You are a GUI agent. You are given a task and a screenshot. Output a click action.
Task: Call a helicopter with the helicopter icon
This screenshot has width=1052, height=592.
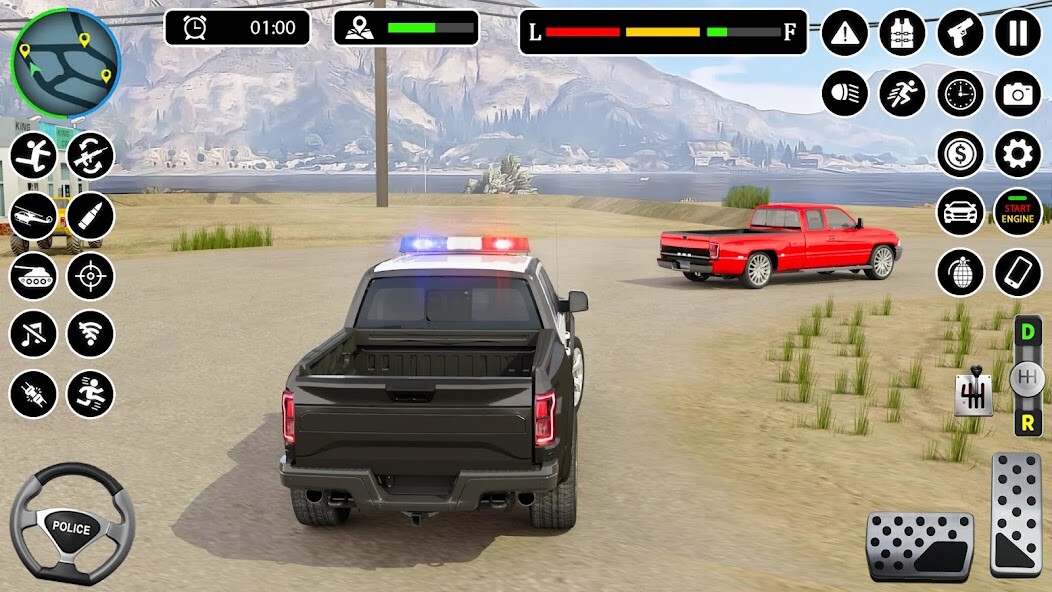point(33,216)
